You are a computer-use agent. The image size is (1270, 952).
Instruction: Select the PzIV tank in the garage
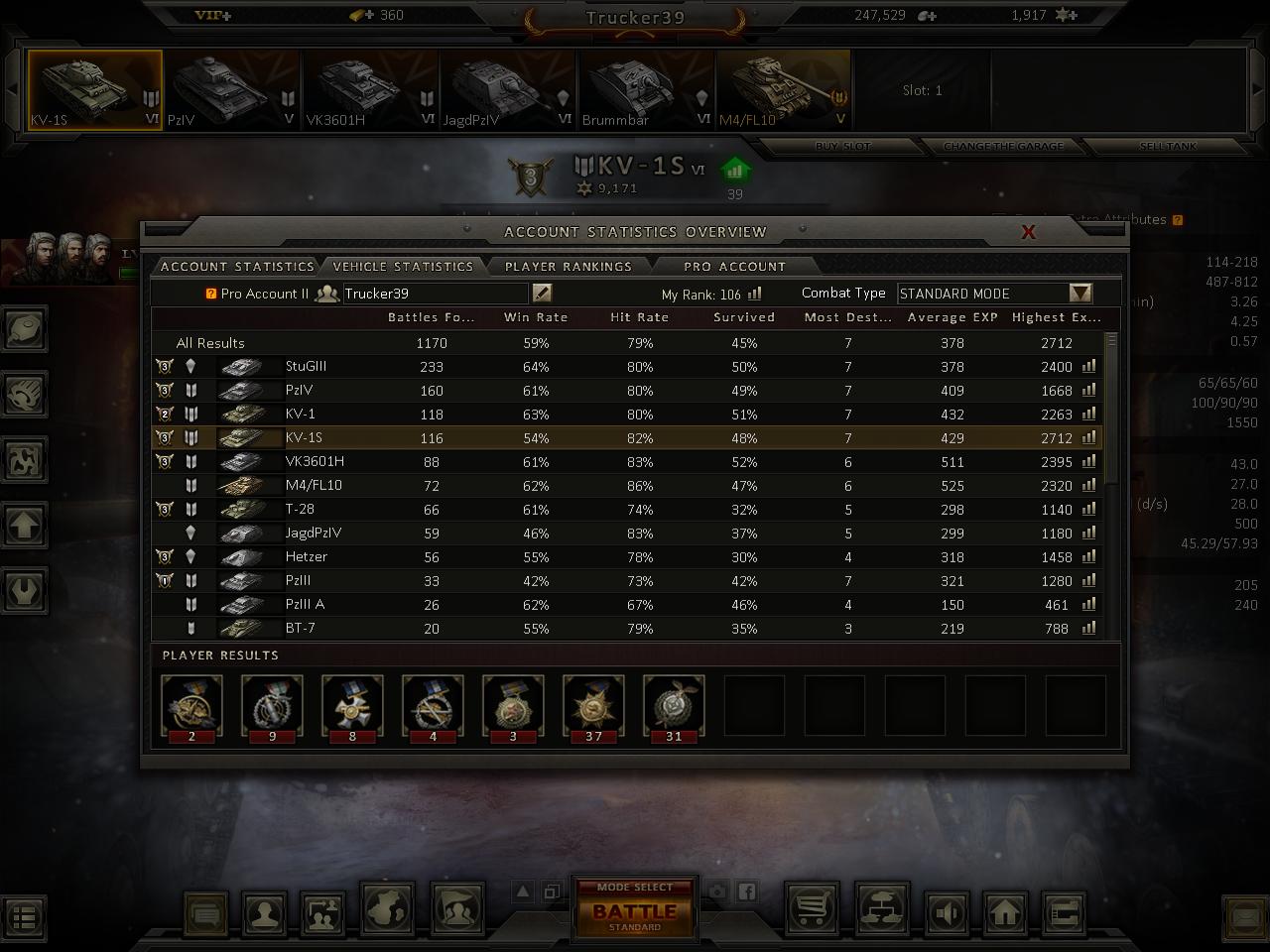coord(232,90)
